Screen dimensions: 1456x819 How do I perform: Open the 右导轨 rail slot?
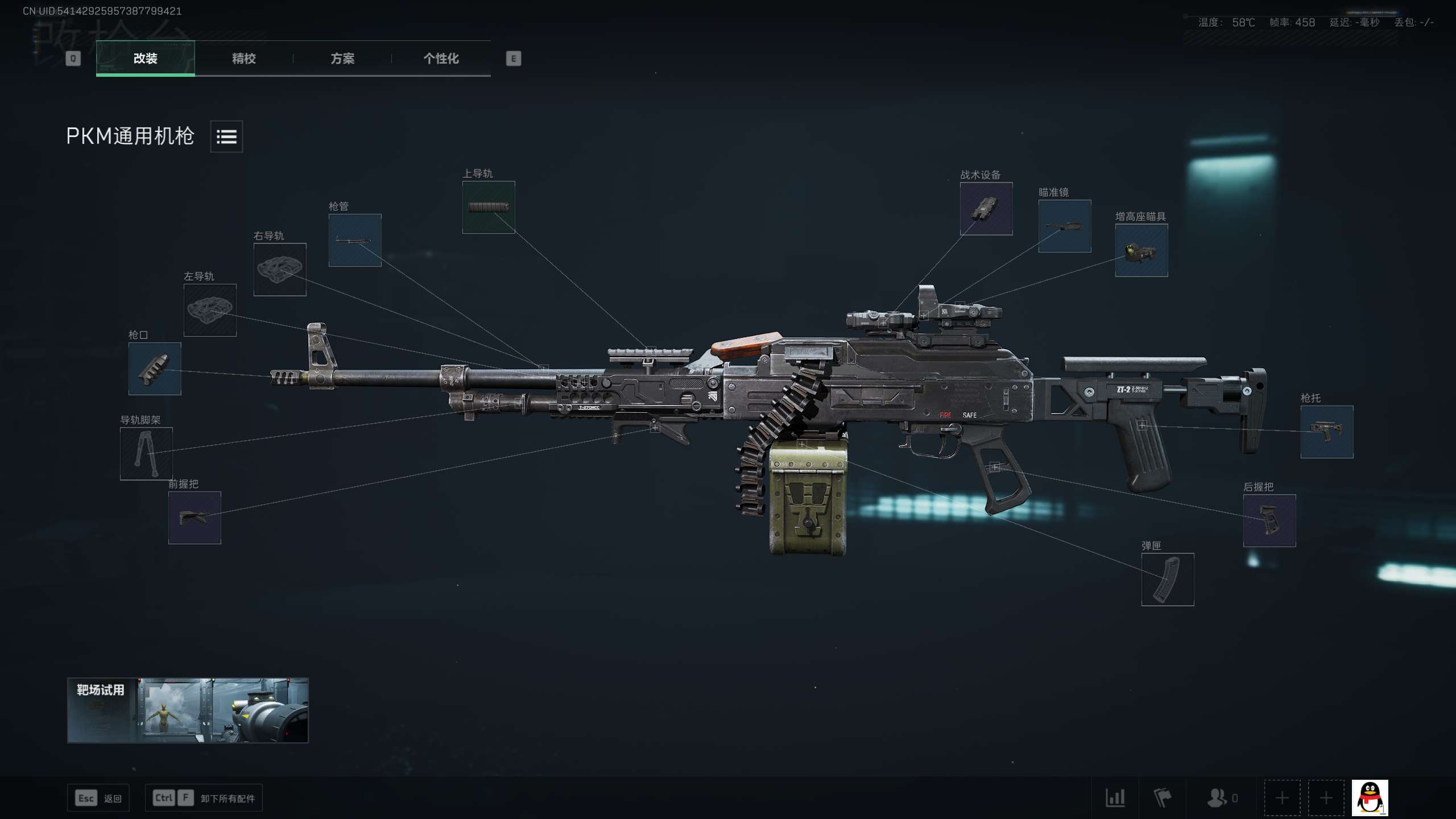pos(280,270)
